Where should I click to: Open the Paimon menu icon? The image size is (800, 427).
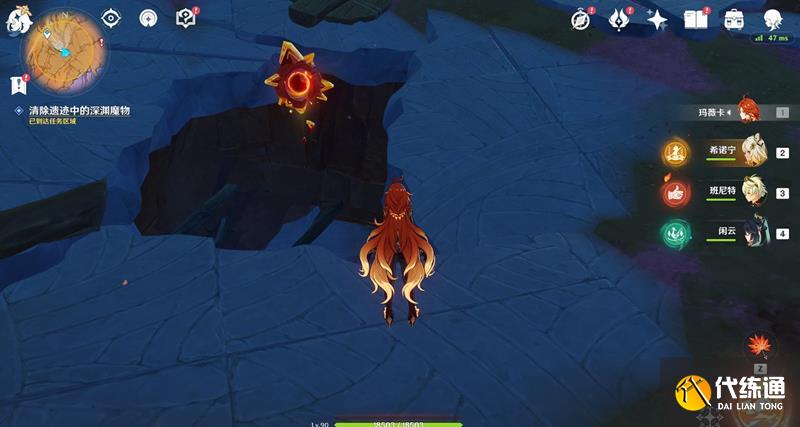[19, 15]
